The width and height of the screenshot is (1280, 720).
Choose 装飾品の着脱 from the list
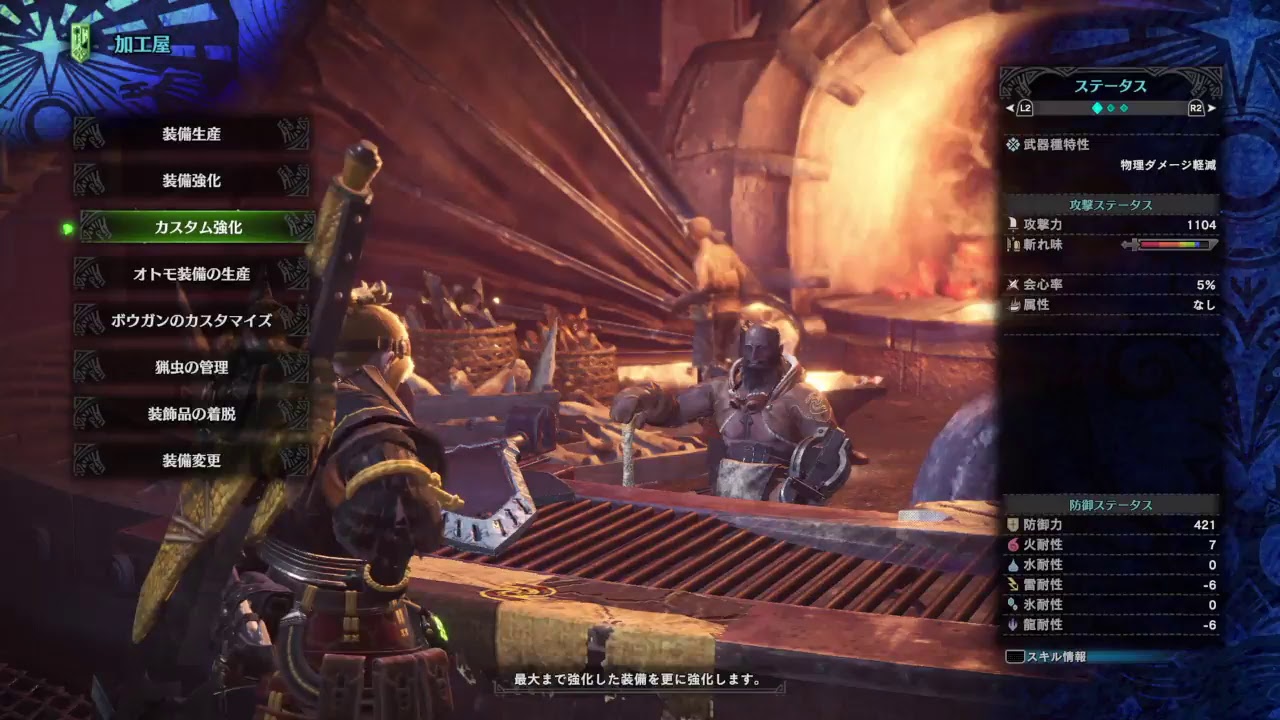[x=191, y=414]
